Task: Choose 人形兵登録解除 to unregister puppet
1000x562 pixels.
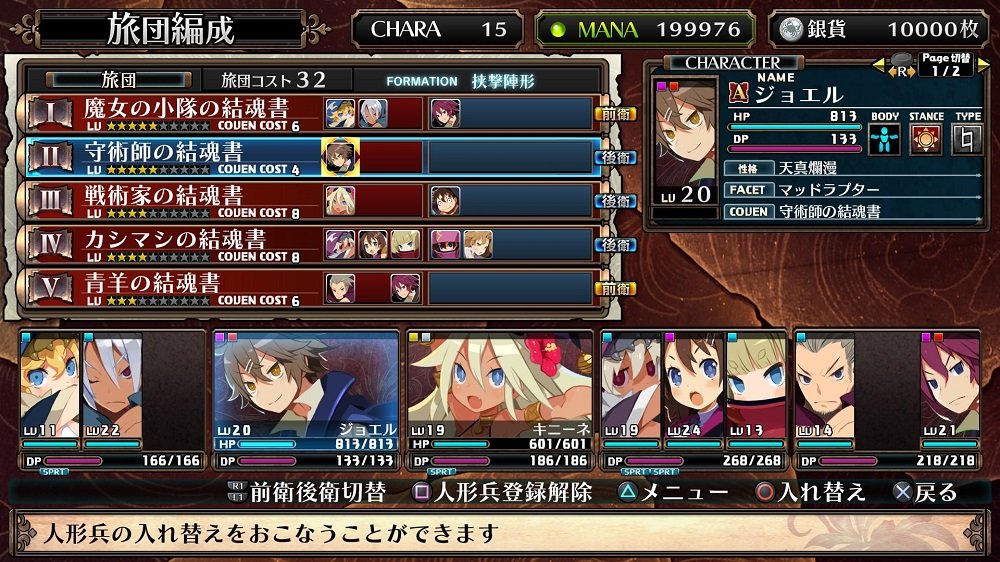Action: point(503,492)
